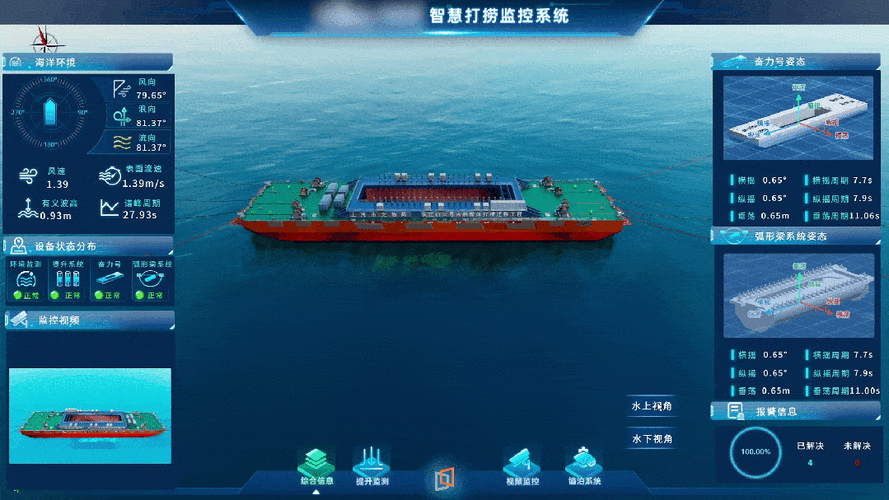Select the 提升系统 device status tile
889x500 pixels.
(70, 281)
